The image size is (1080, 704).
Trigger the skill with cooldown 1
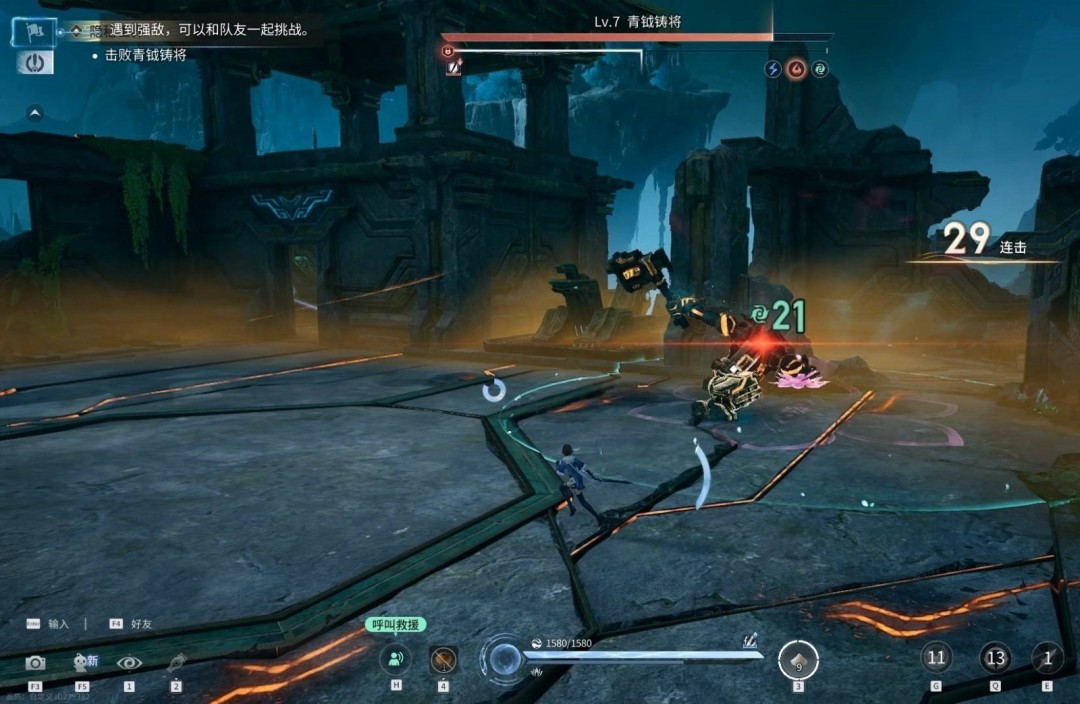coord(1047,658)
